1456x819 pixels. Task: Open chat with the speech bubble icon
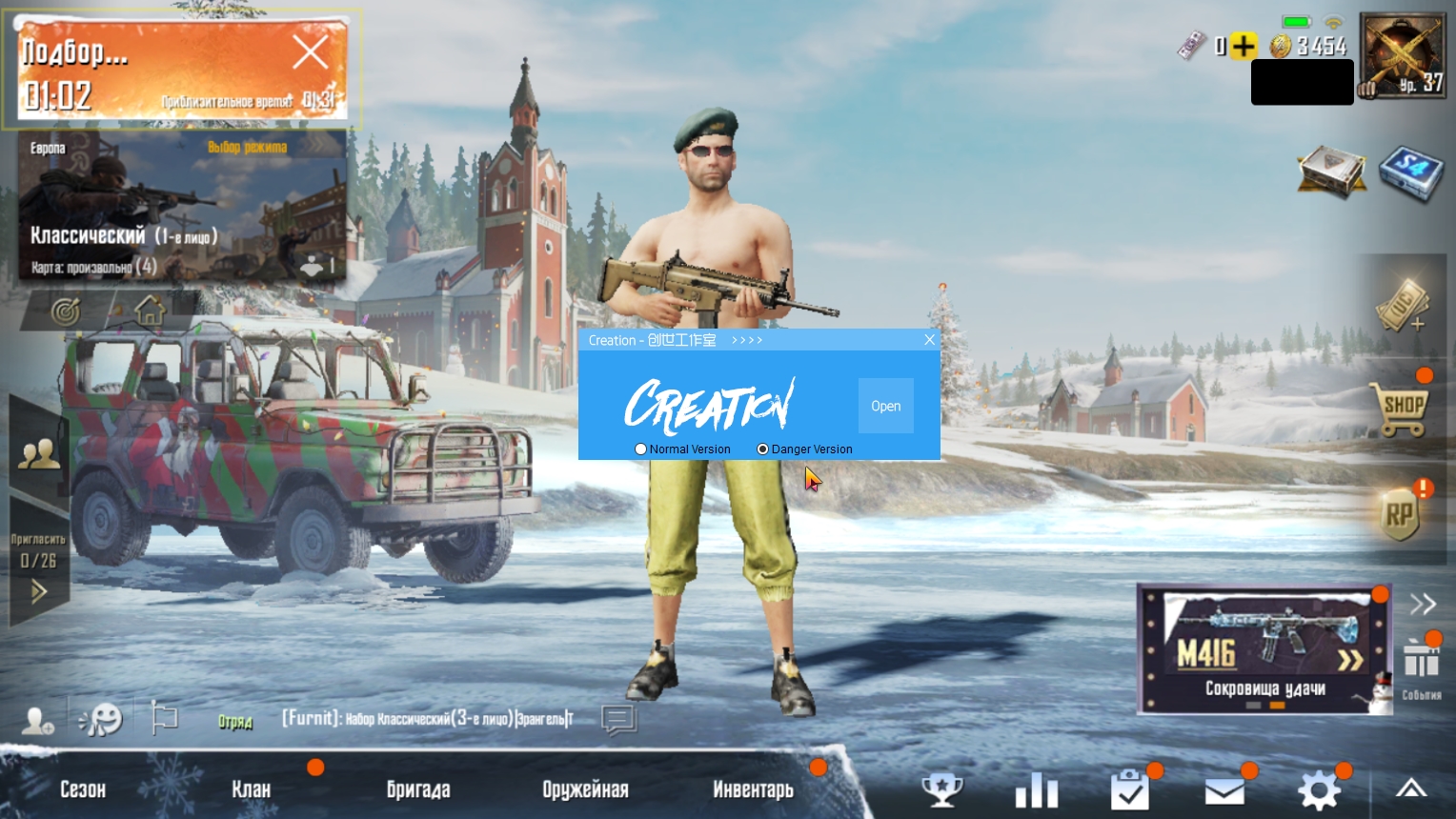pyautogui.click(x=617, y=721)
